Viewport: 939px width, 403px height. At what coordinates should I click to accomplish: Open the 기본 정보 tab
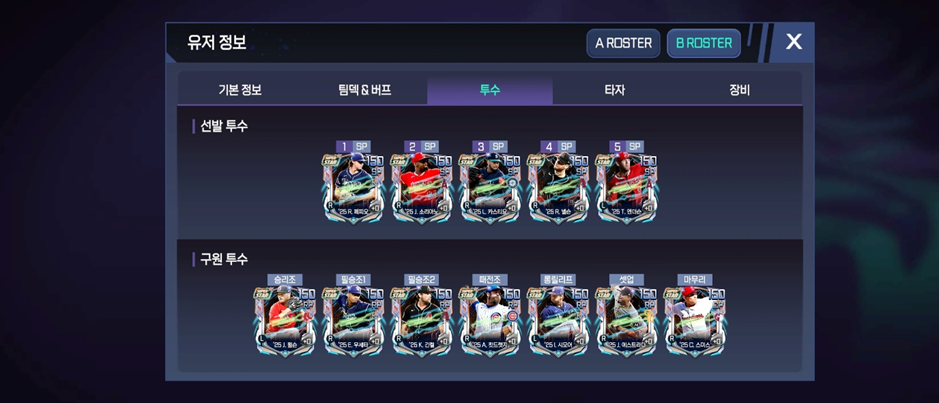pos(240,90)
